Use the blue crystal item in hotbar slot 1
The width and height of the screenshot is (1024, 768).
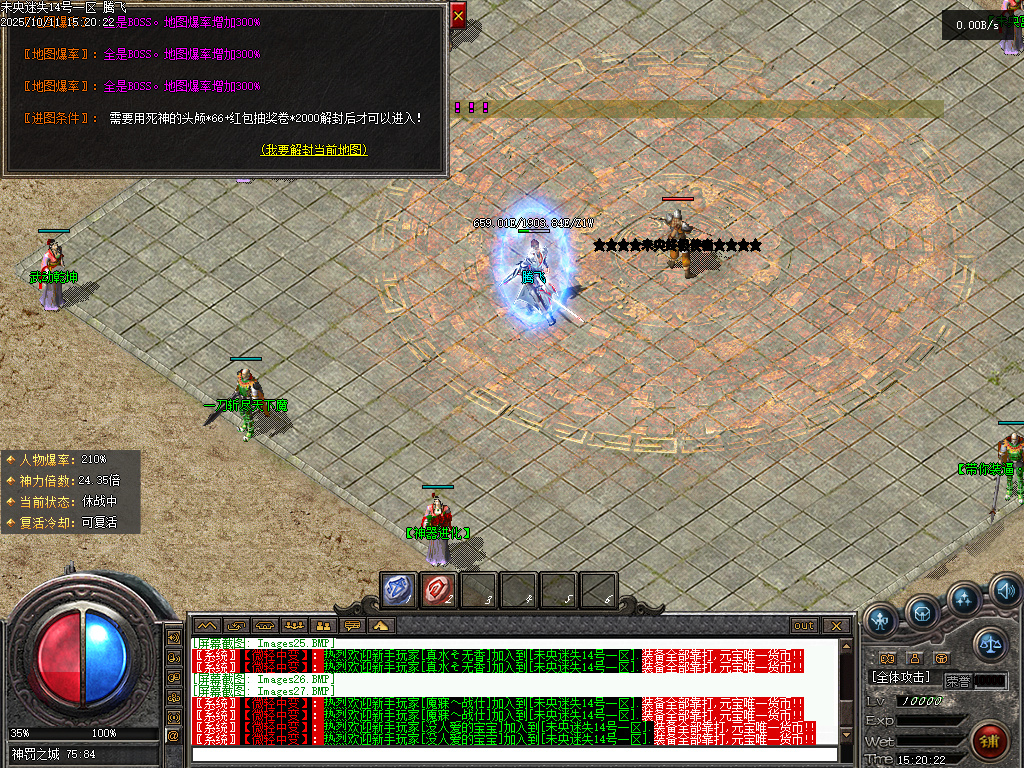(399, 590)
